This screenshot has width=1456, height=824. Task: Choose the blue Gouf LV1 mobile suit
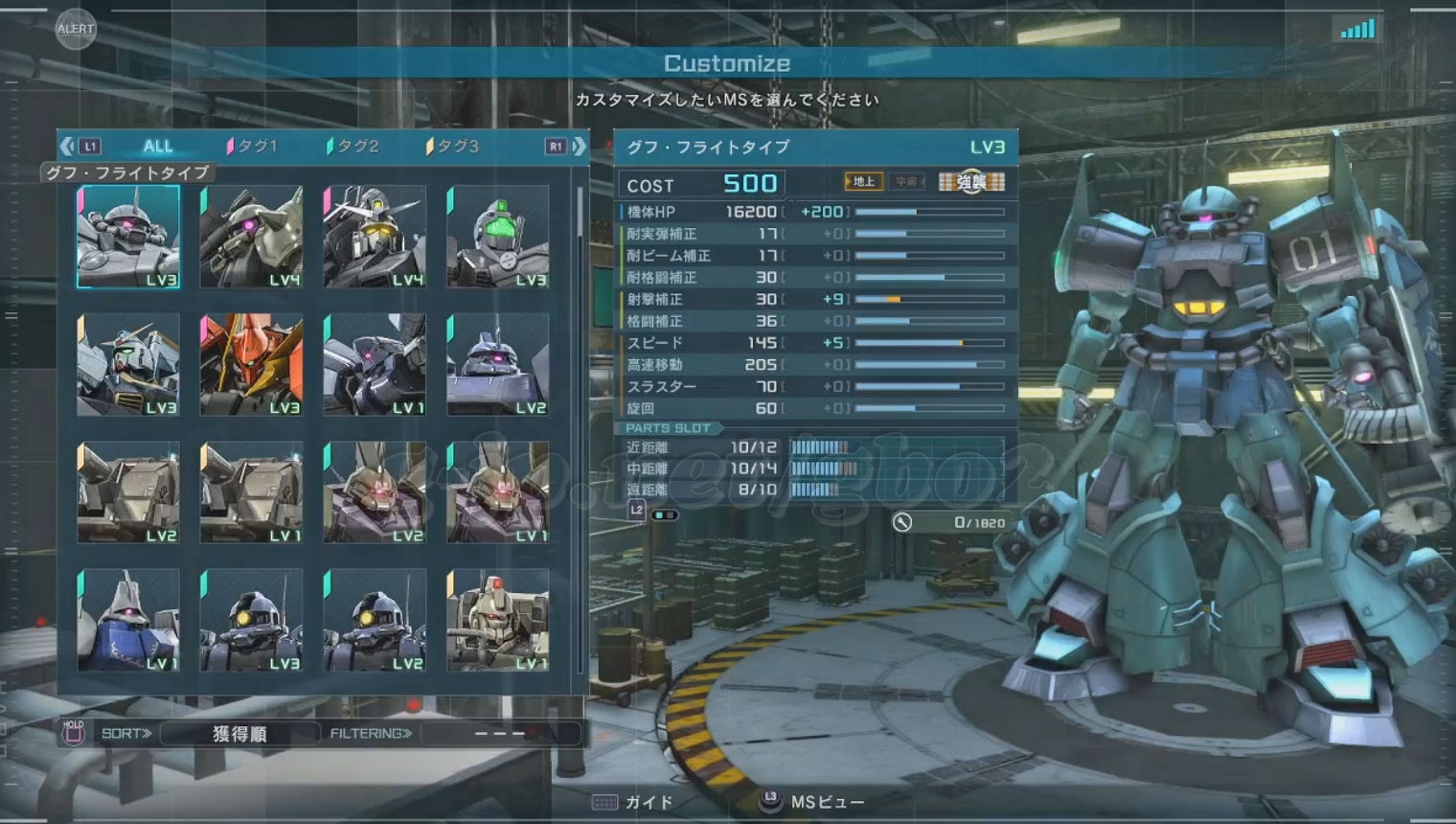(x=128, y=621)
